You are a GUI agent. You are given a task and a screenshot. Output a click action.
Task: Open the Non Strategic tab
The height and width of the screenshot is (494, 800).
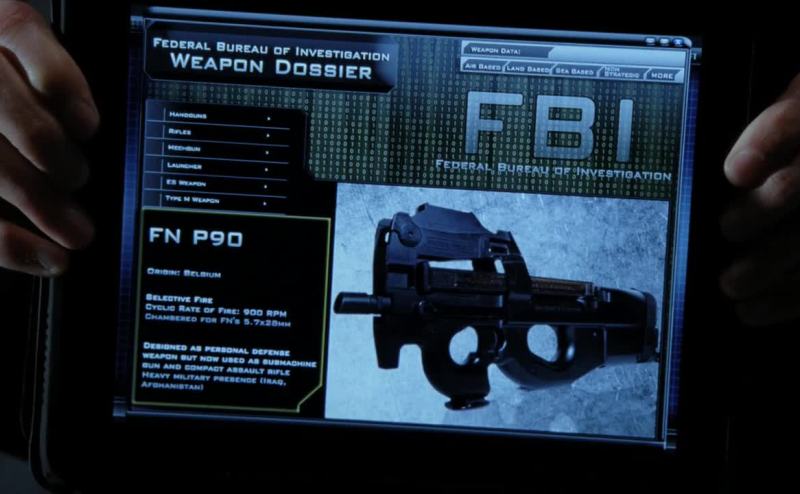point(619,72)
